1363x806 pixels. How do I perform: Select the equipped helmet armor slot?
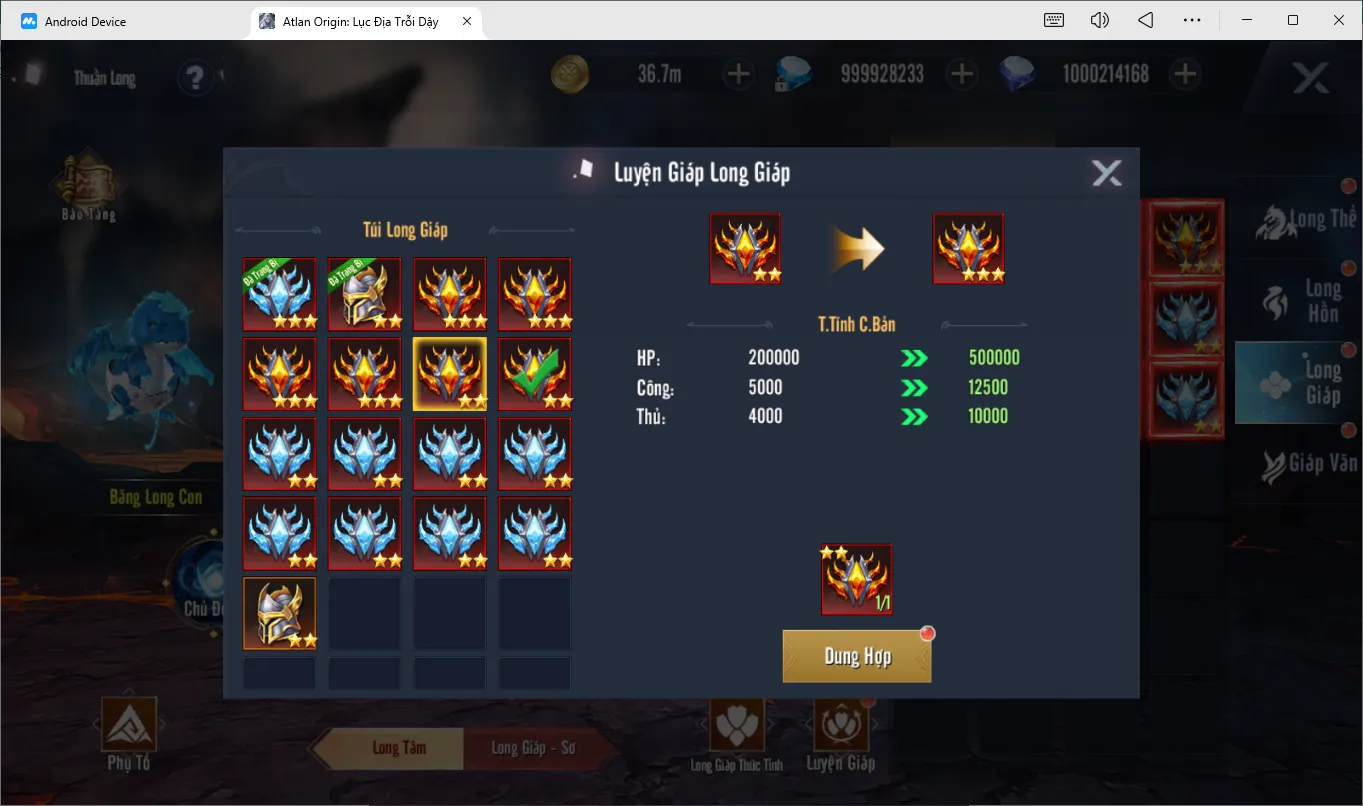click(365, 293)
